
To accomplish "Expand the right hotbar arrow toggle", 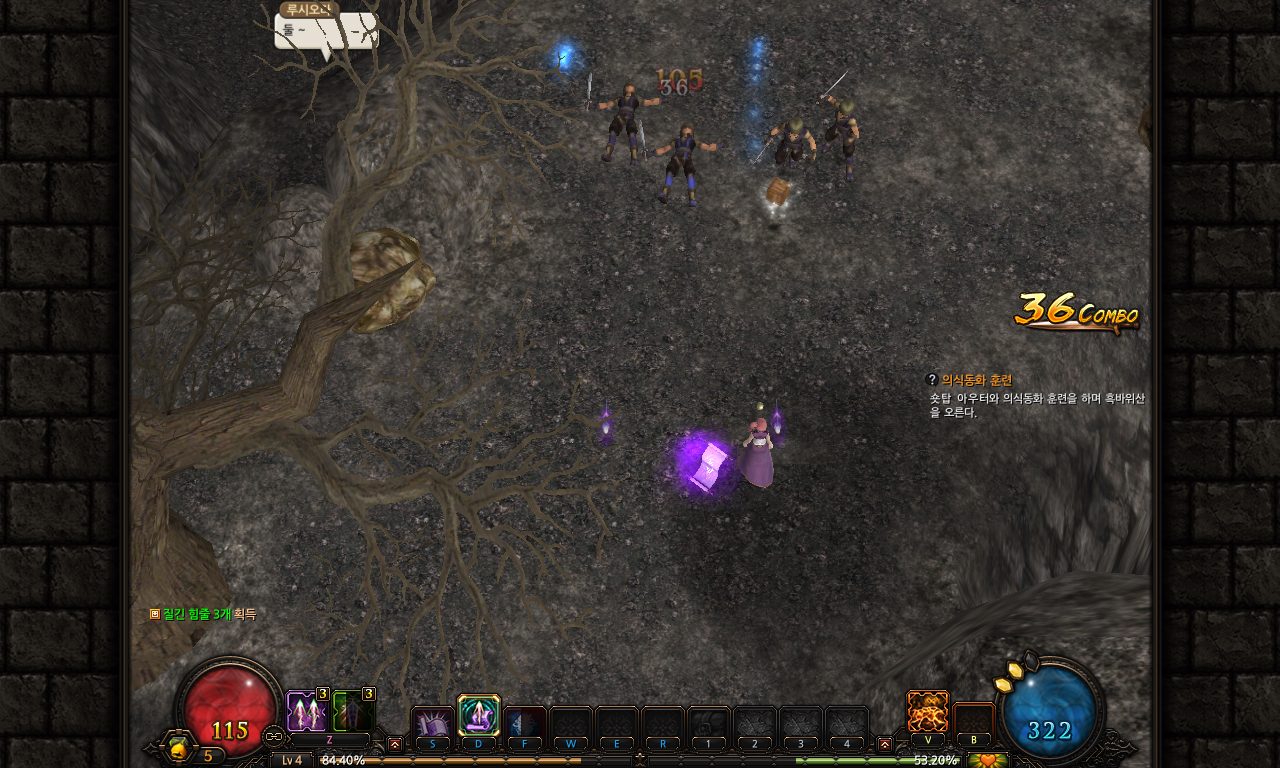I will pyautogui.click(x=884, y=744).
